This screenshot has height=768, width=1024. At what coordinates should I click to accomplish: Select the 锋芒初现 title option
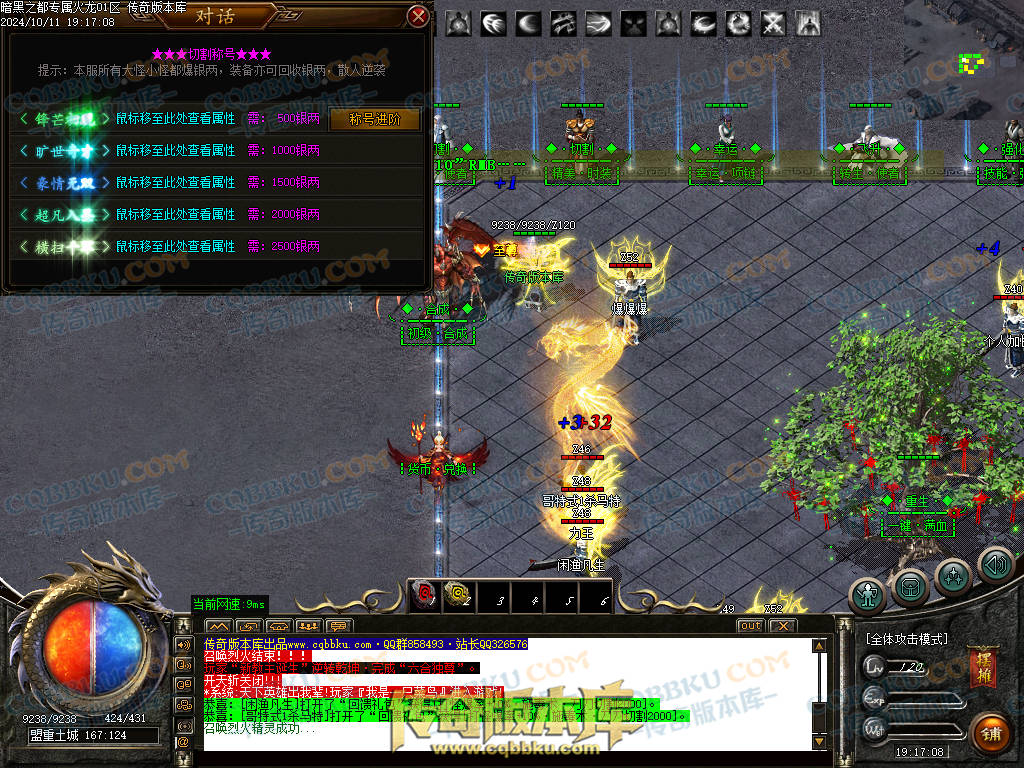64,119
